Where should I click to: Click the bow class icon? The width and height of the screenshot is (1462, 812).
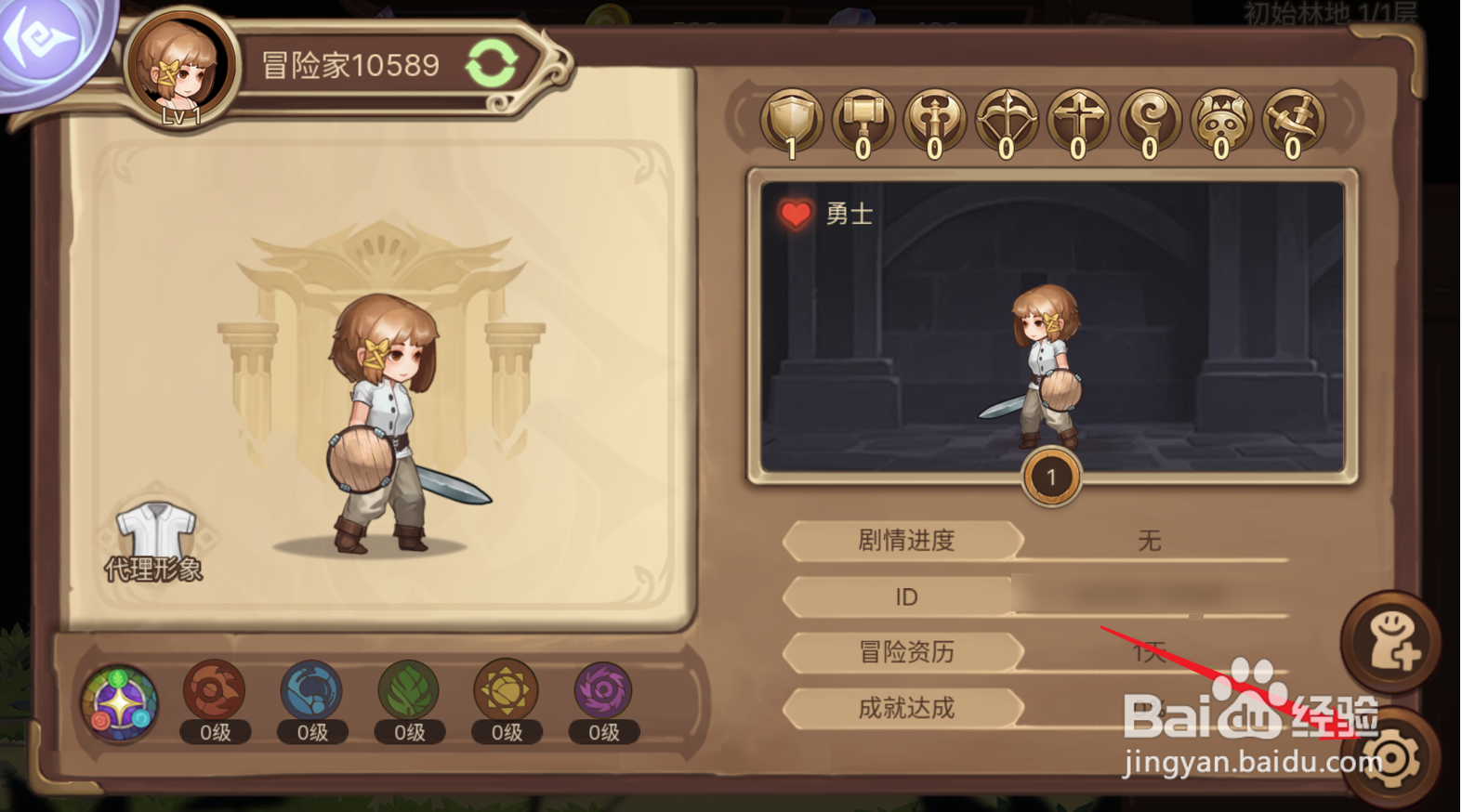click(x=1008, y=119)
